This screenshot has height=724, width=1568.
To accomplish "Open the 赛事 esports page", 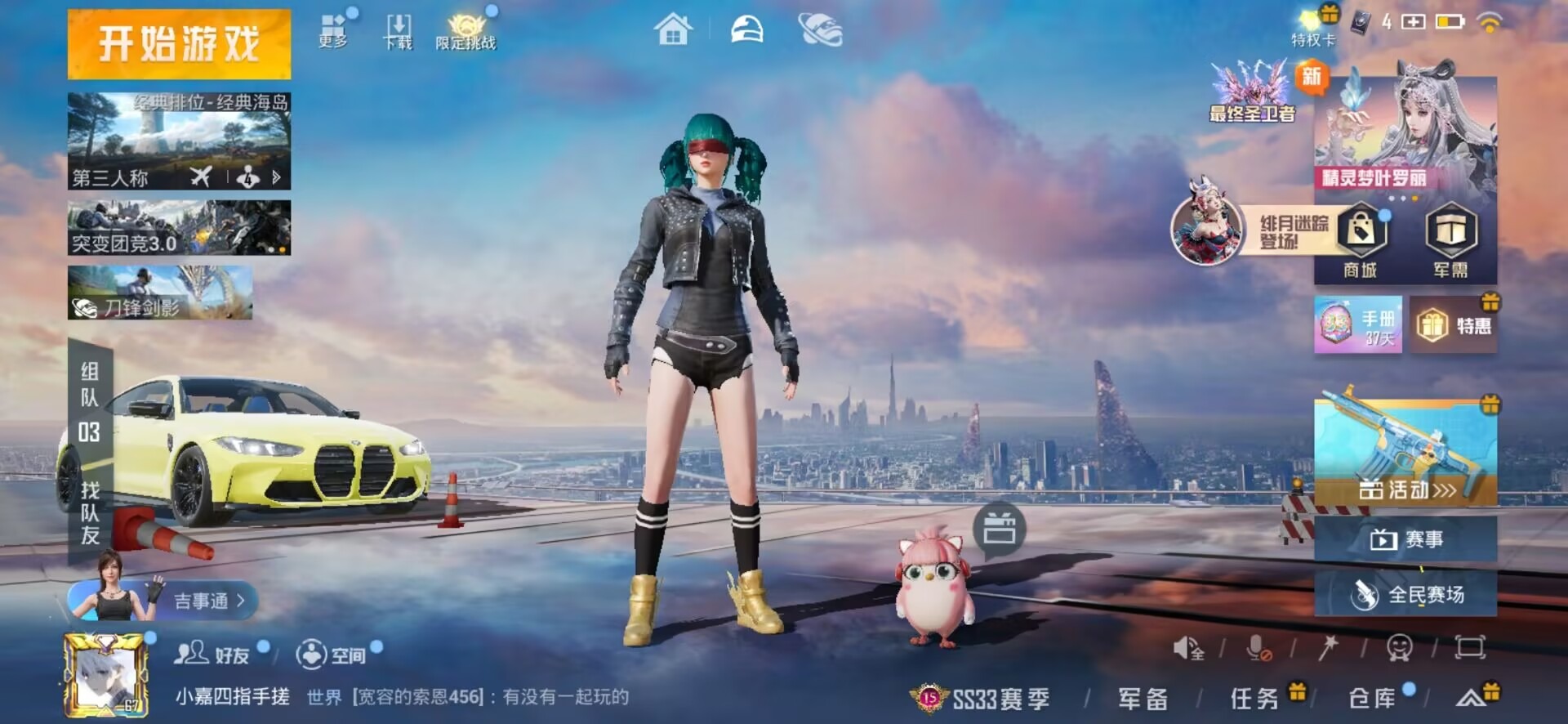I will click(x=1405, y=539).
